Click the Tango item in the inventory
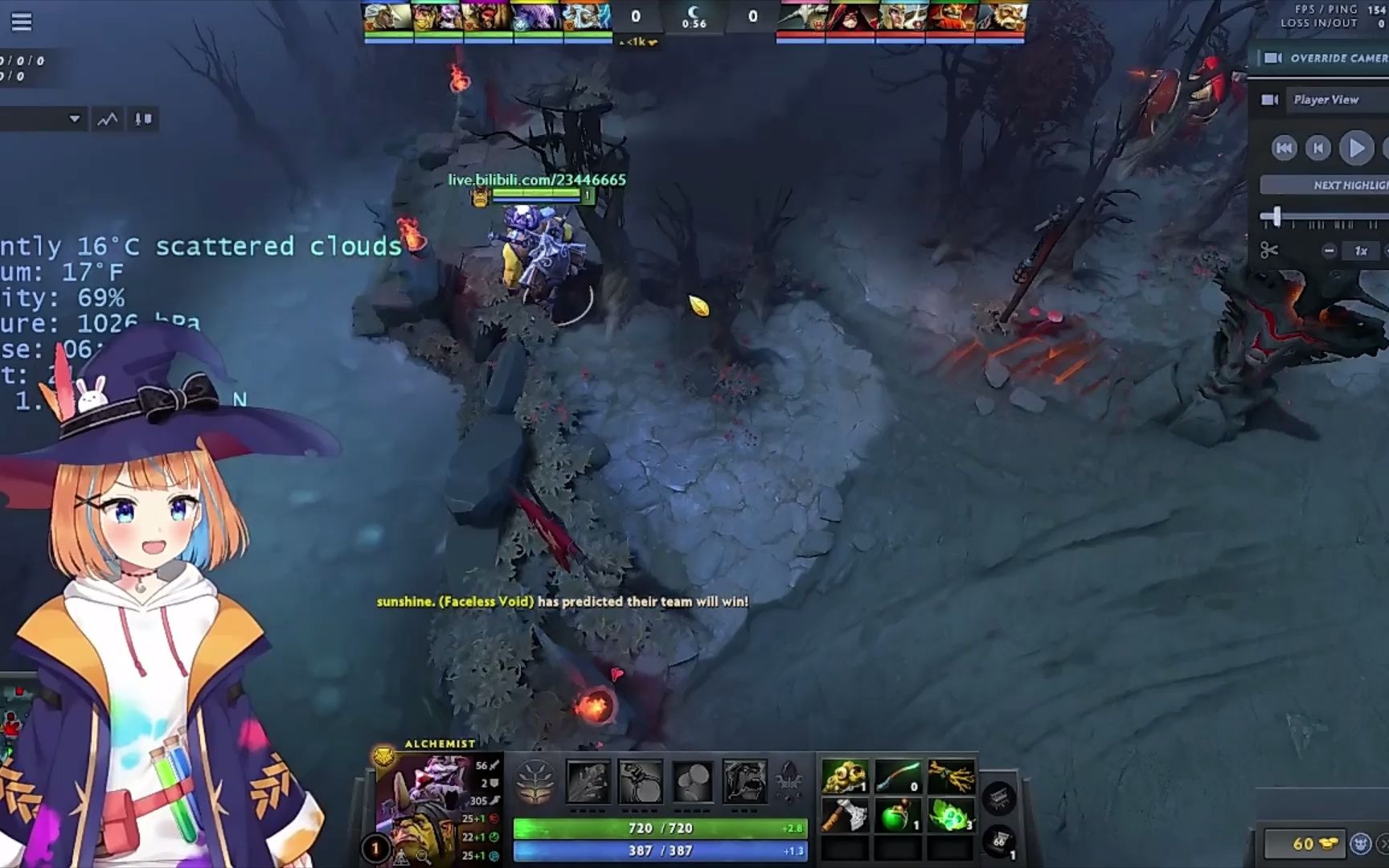The height and width of the screenshot is (868, 1389). (950, 816)
